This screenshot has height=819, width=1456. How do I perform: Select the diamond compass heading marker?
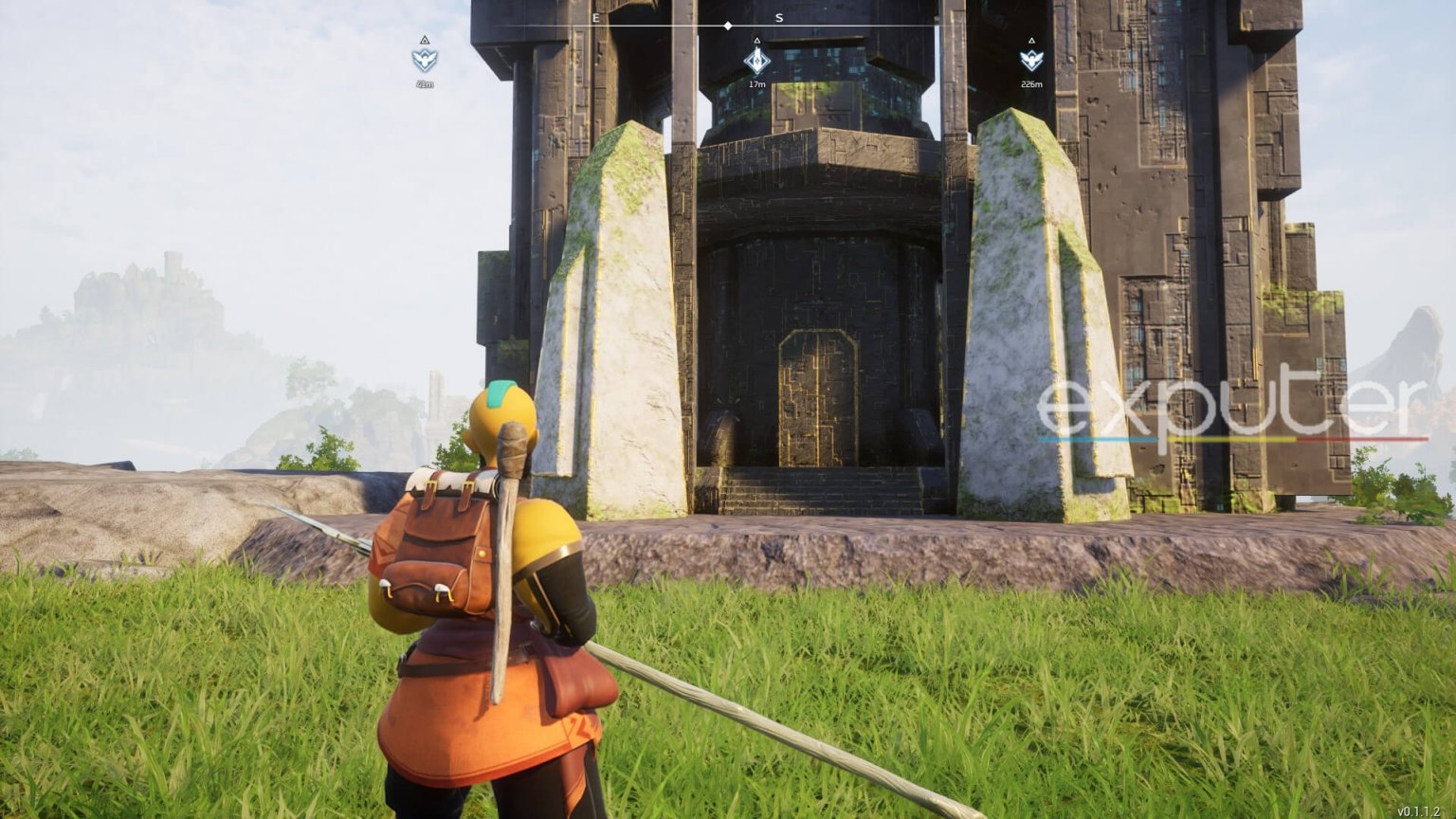point(728,26)
